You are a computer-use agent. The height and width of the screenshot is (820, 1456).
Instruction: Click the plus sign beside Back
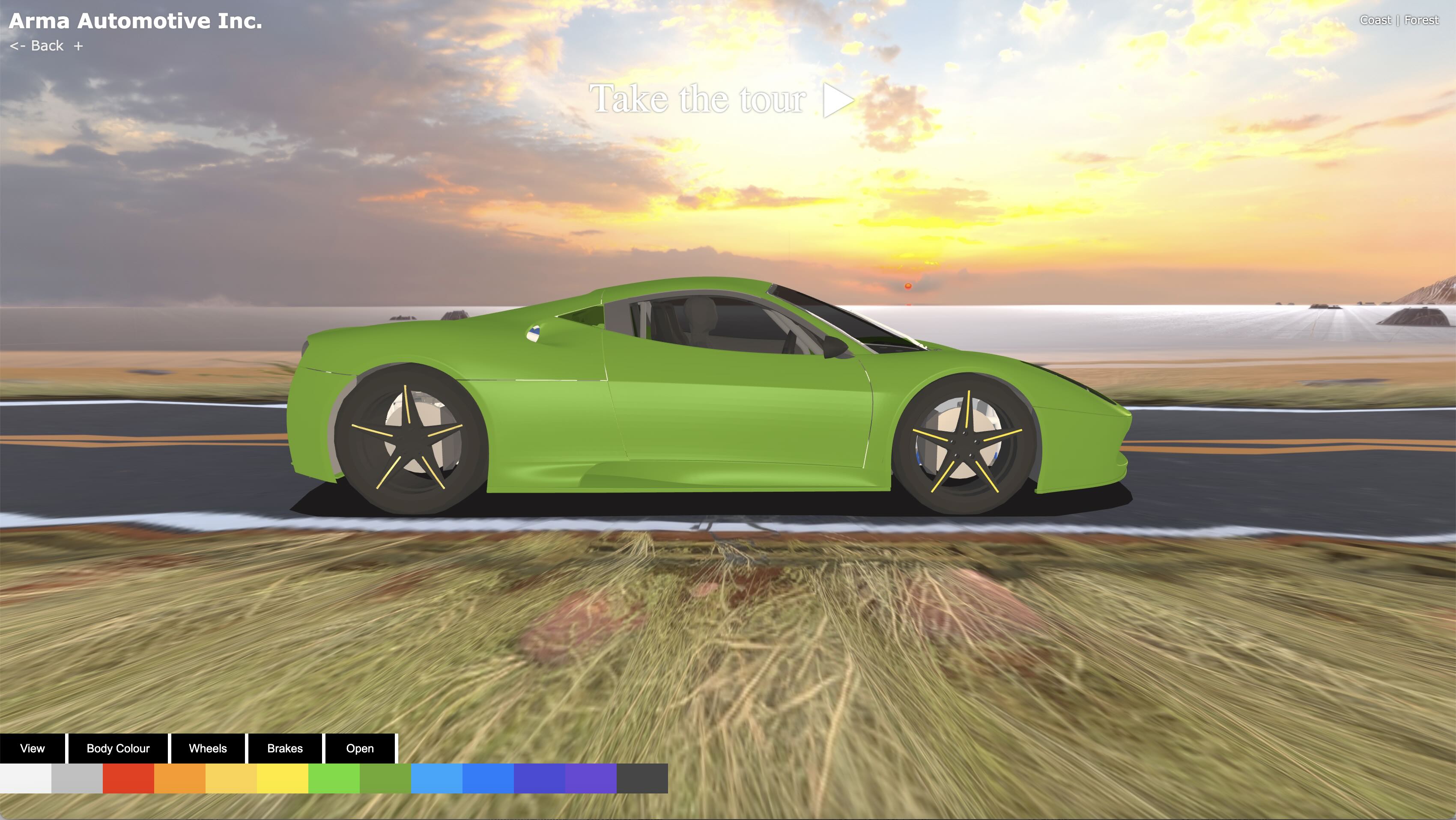click(78, 46)
